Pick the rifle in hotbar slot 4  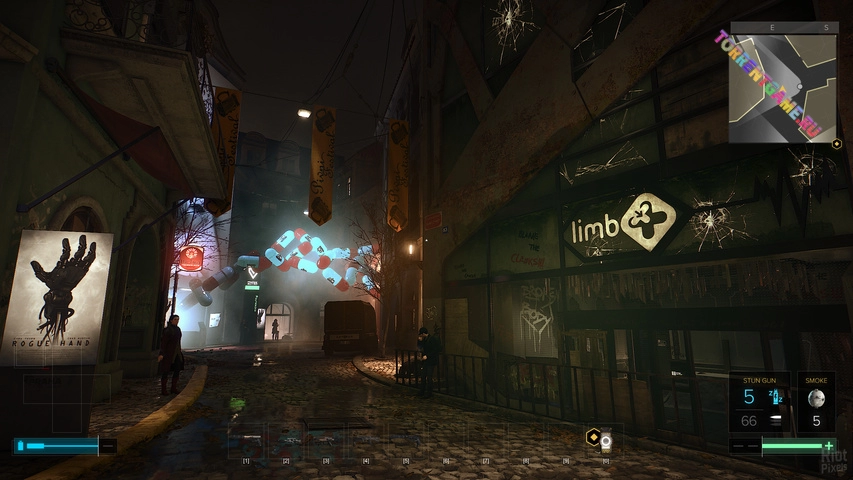click(x=366, y=438)
